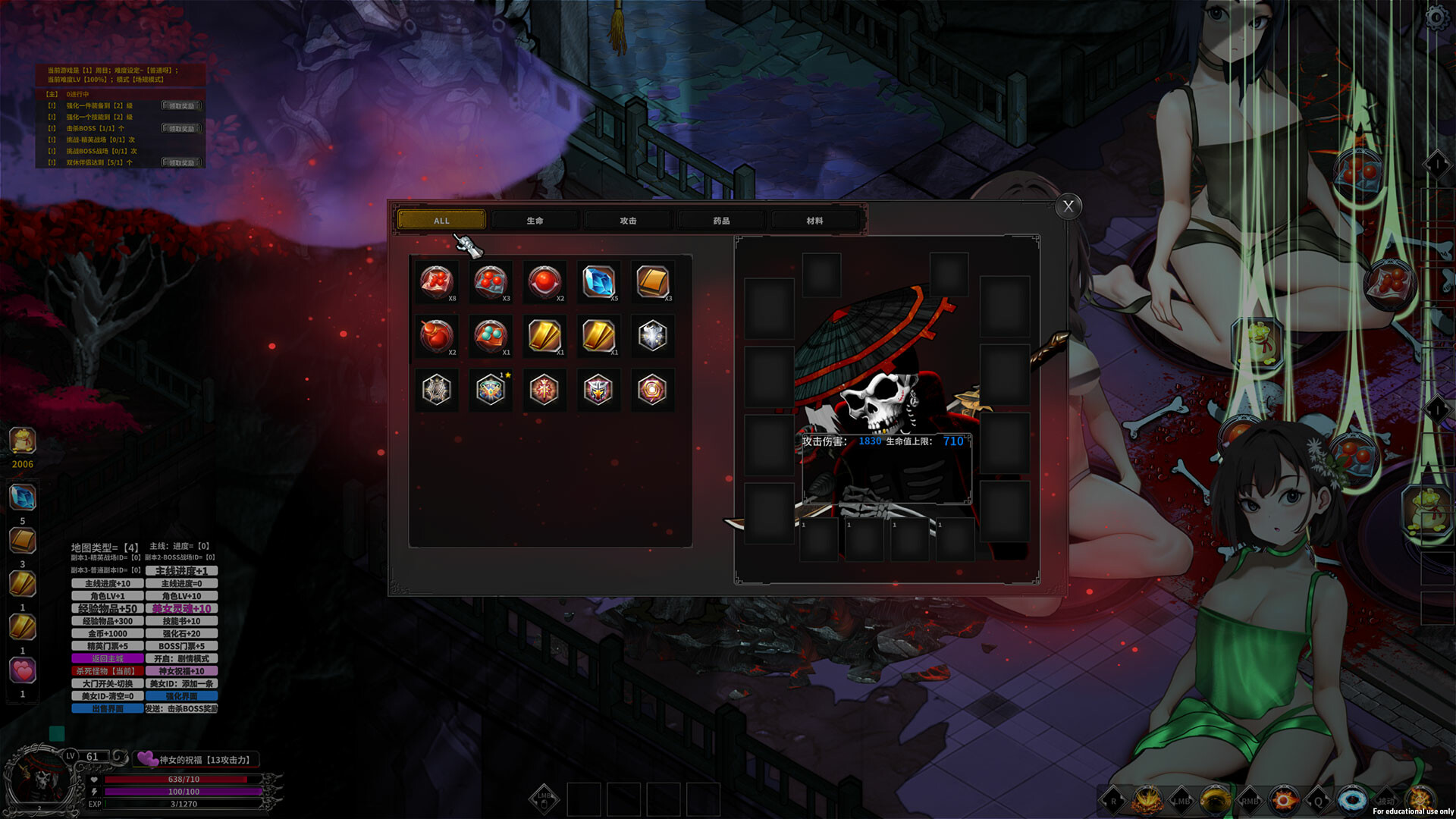Activate 杀死怪物【当前】 kill monsters option
Screen dimensions: 1456x819
(107, 670)
